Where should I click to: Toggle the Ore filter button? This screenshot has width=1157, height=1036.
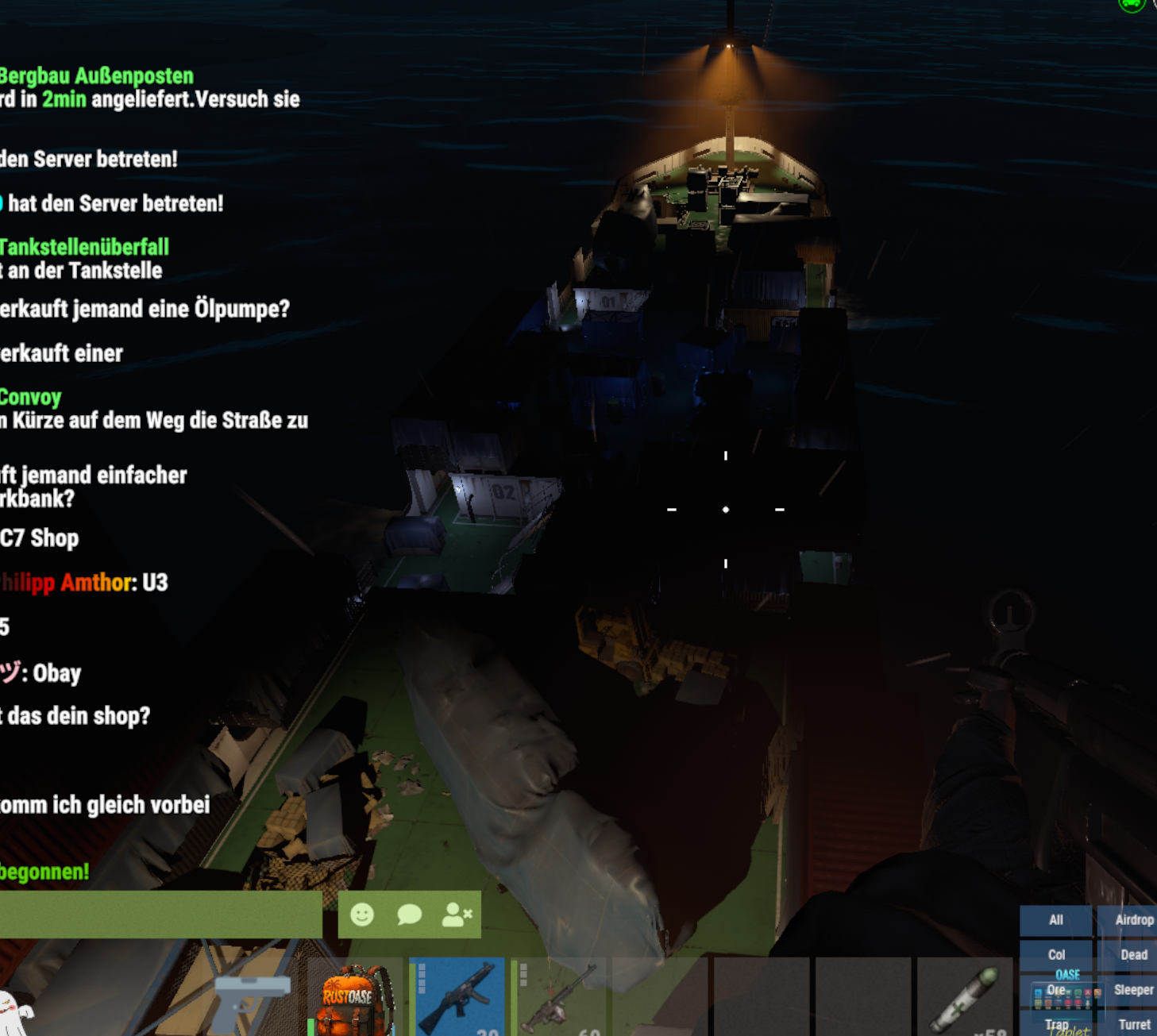pos(1055,990)
